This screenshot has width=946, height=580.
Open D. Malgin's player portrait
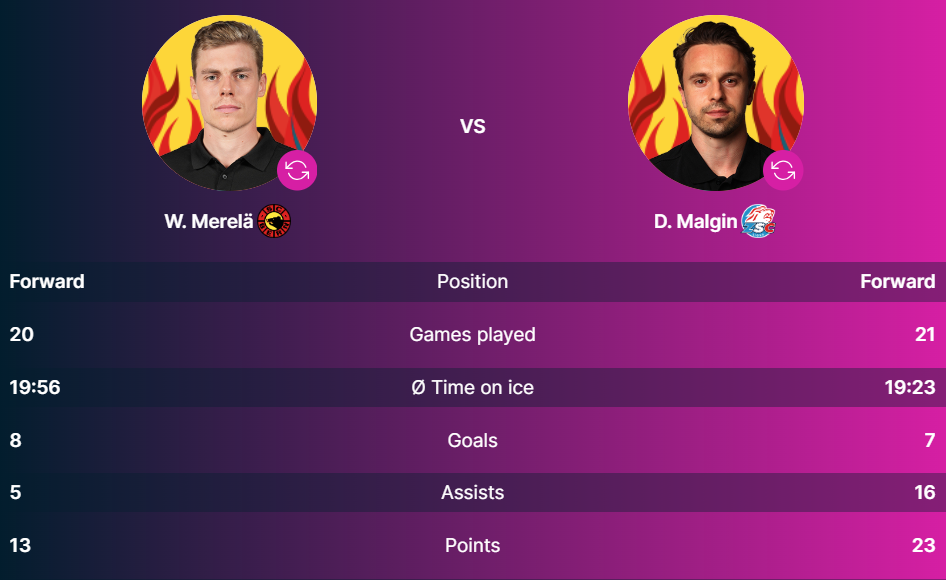715,100
